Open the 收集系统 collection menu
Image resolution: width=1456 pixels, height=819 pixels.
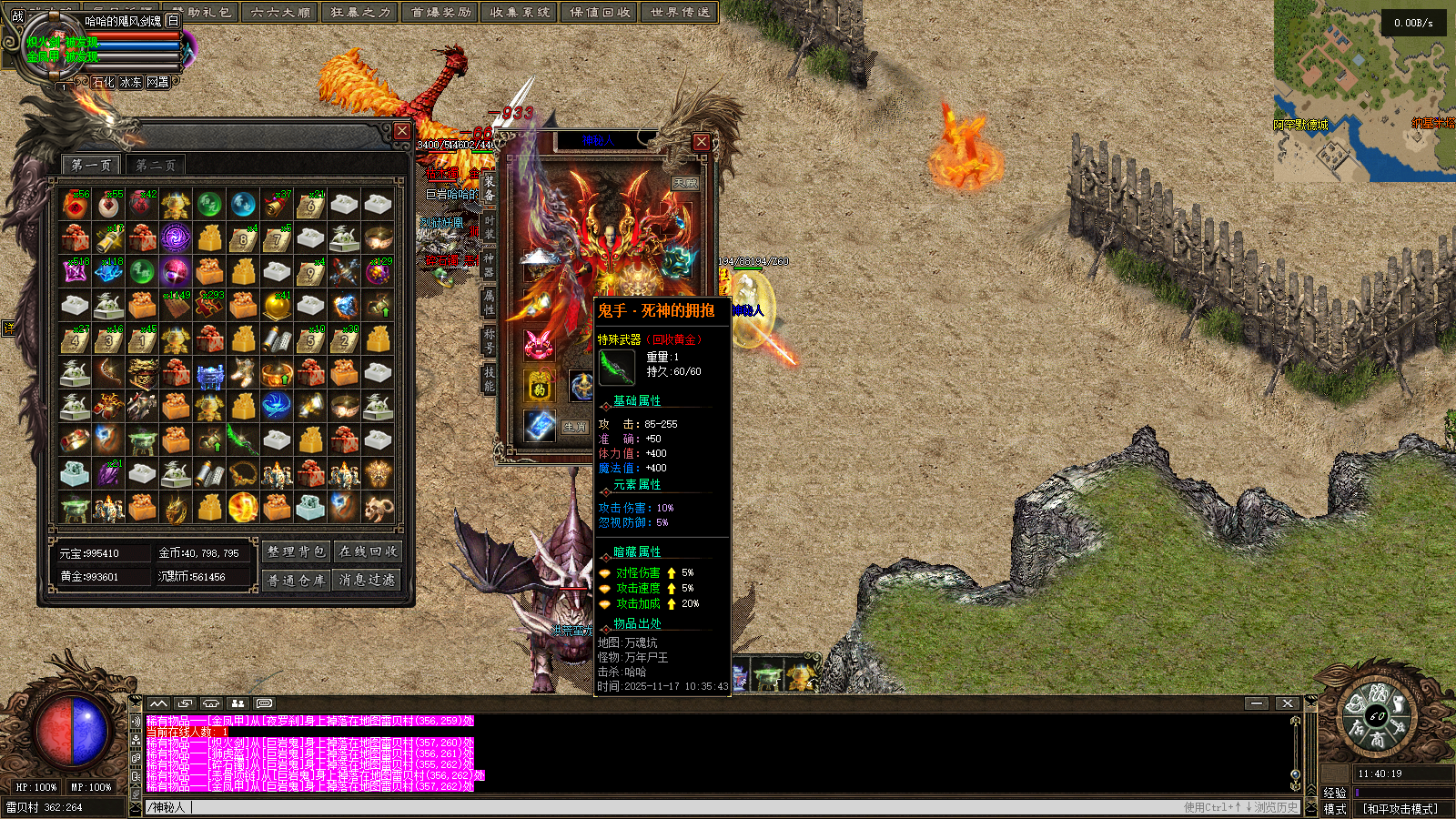coord(520,12)
